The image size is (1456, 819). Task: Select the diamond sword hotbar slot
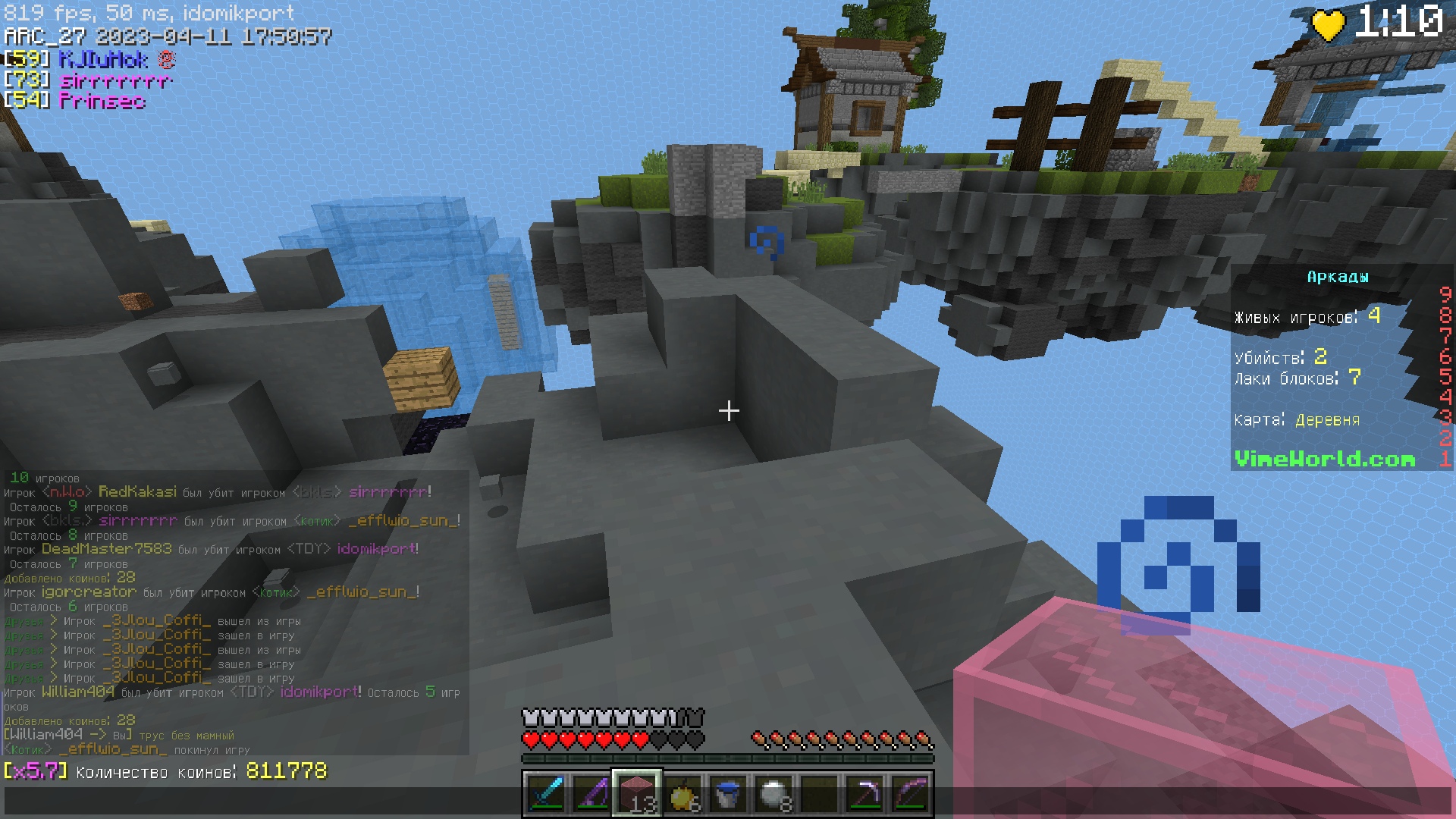pyautogui.click(x=546, y=794)
